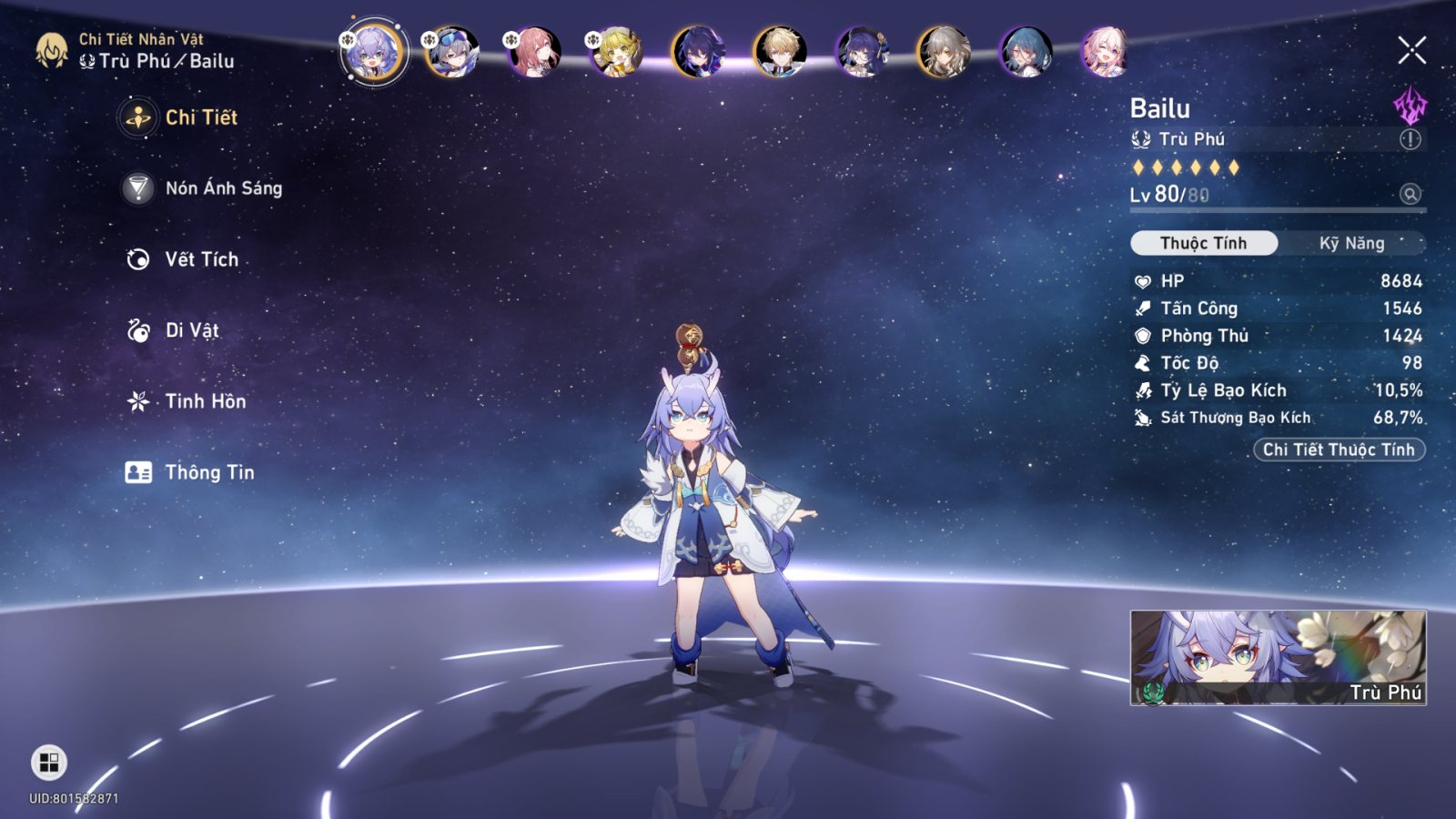
Task: Open the Nón Ánh Sáng menu
Action: [223, 188]
